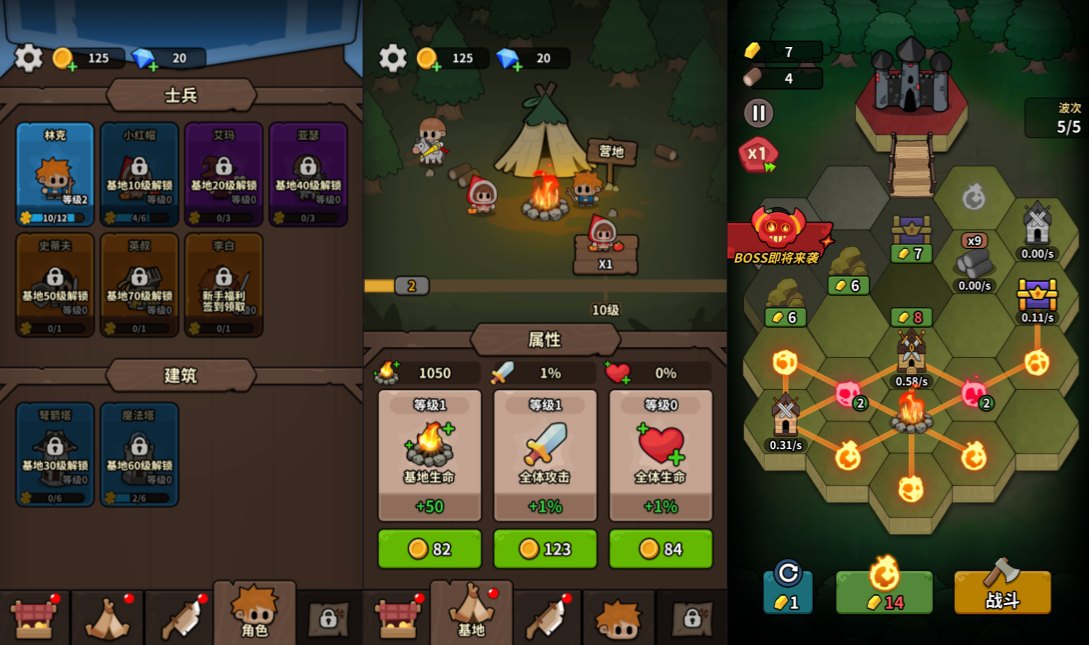Click the refresh button costing 1 gold

pyautogui.click(x=788, y=591)
